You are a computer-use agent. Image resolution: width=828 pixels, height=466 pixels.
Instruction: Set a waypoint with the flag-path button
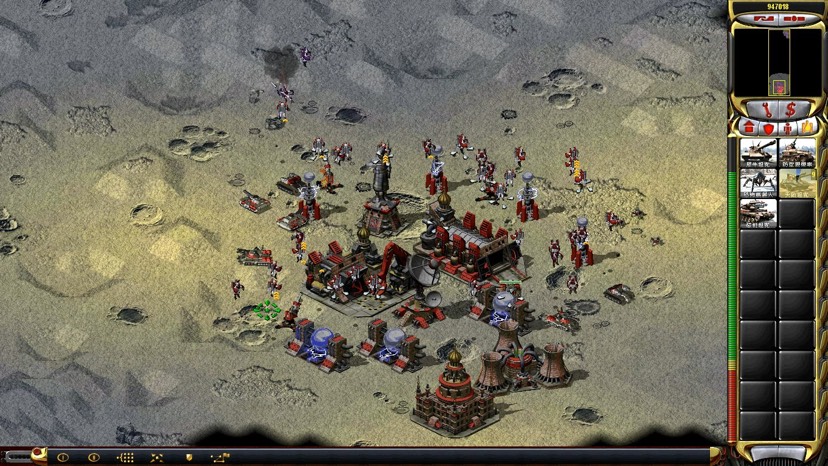click(x=220, y=457)
